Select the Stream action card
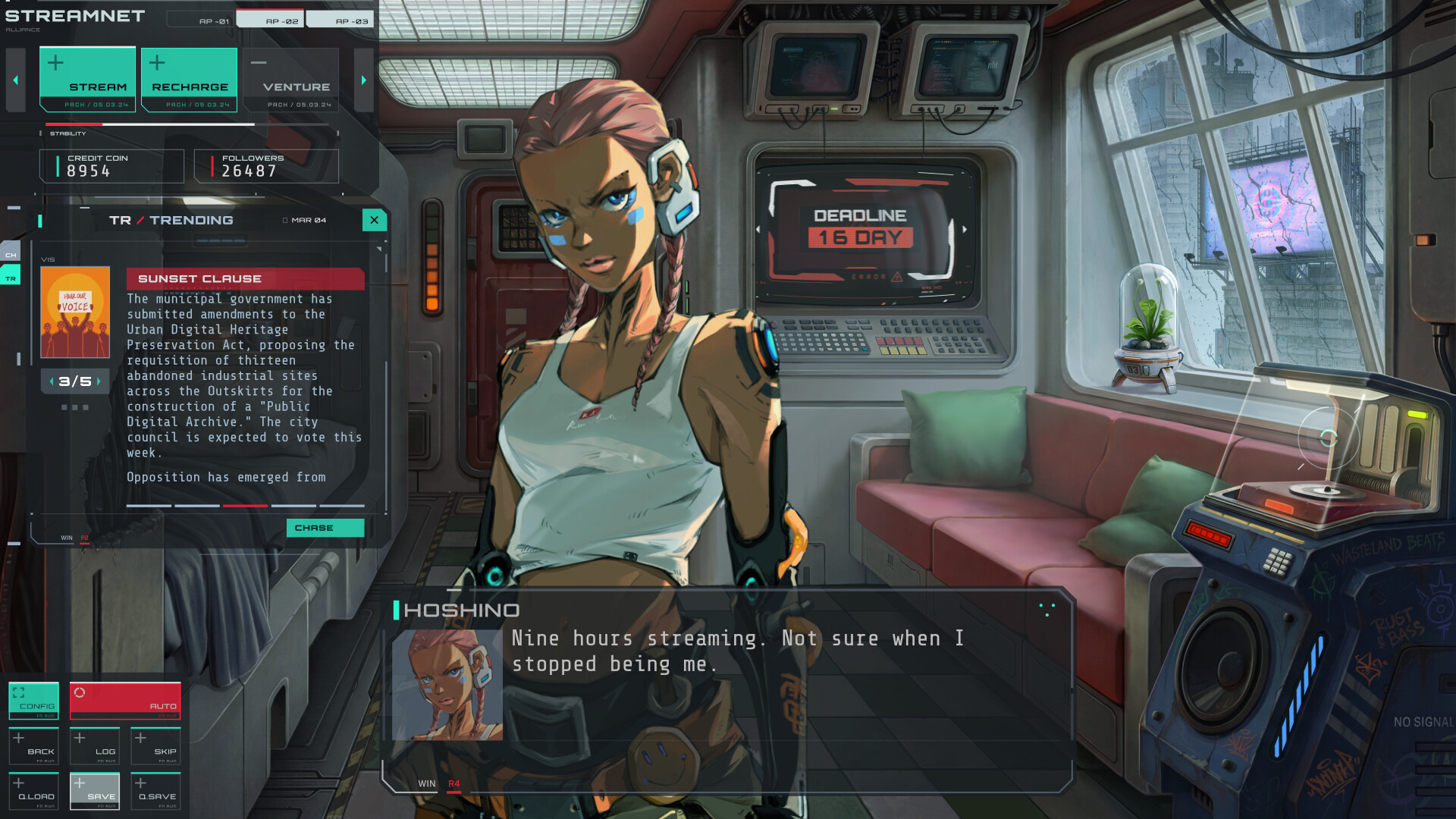1456x819 pixels. (x=87, y=80)
